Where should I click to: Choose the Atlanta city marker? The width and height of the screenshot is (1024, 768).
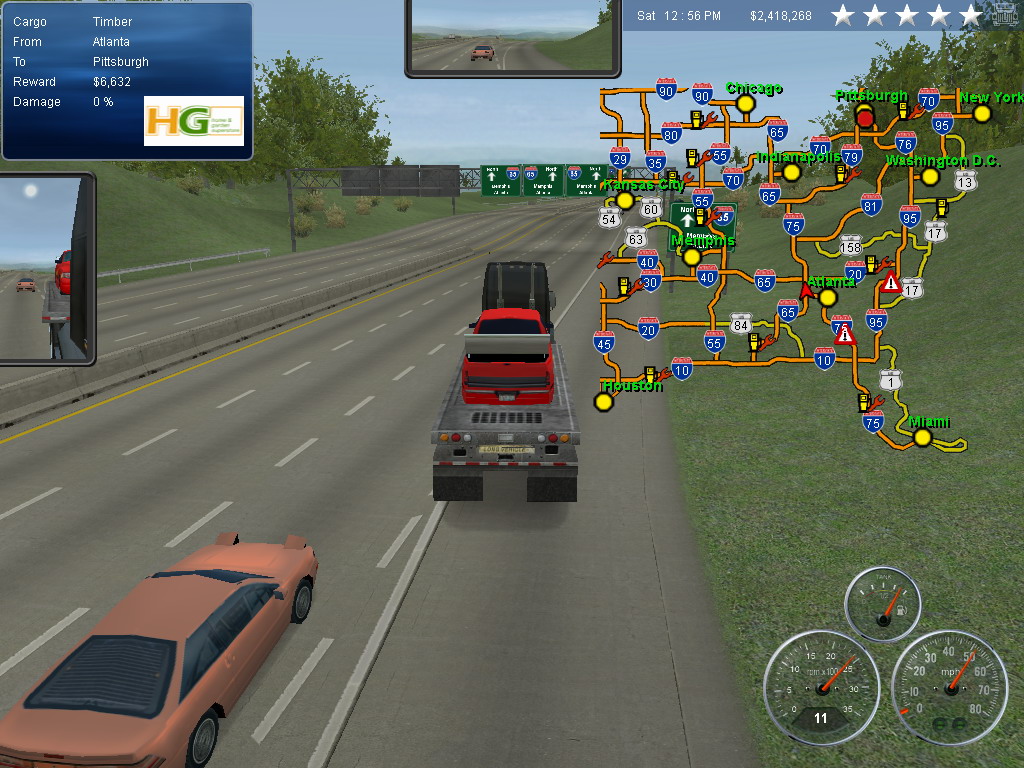(x=828, y=297)
